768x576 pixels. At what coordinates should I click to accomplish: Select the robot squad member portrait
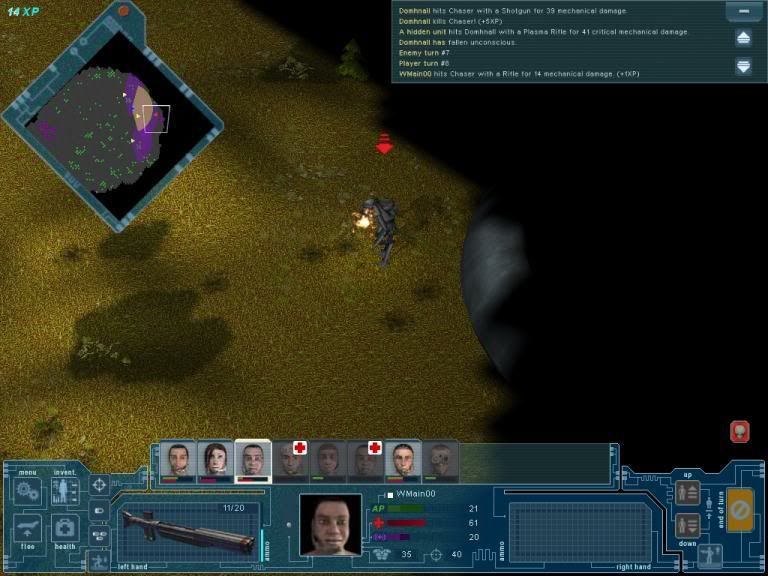pos(440,460)
